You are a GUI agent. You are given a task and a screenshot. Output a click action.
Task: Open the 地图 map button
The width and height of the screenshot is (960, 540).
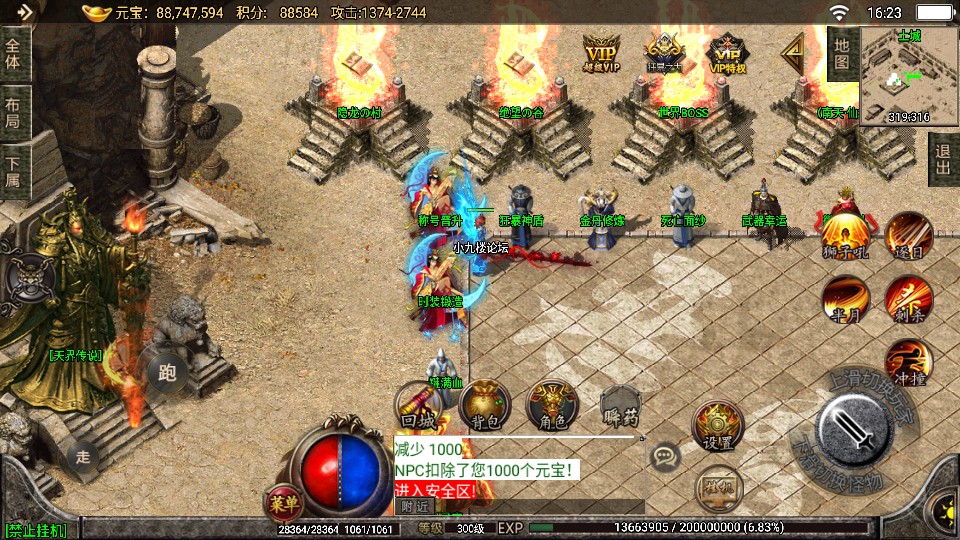(x=842, y=54)
